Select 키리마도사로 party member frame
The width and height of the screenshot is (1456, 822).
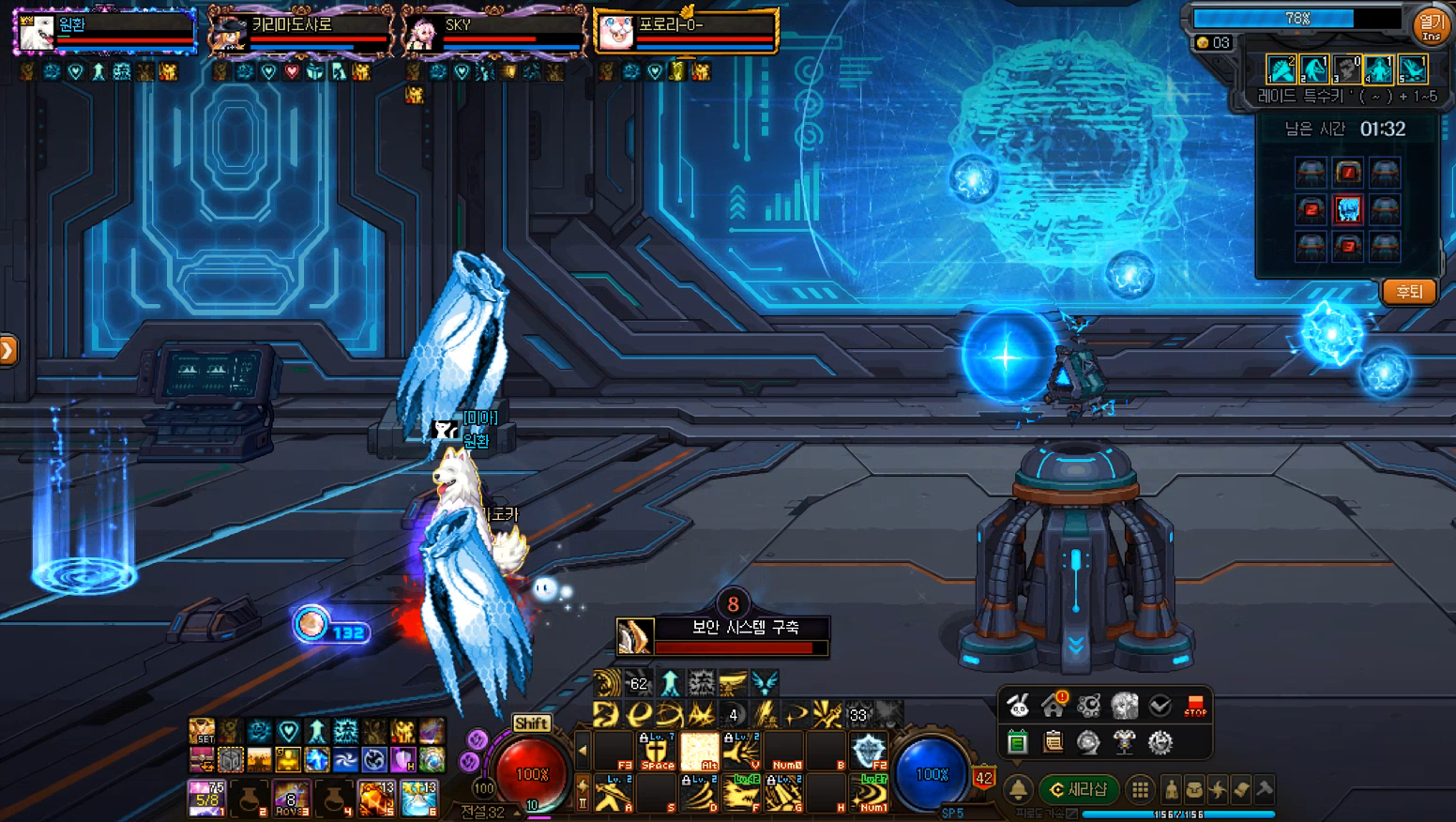[x=300, y=30]
